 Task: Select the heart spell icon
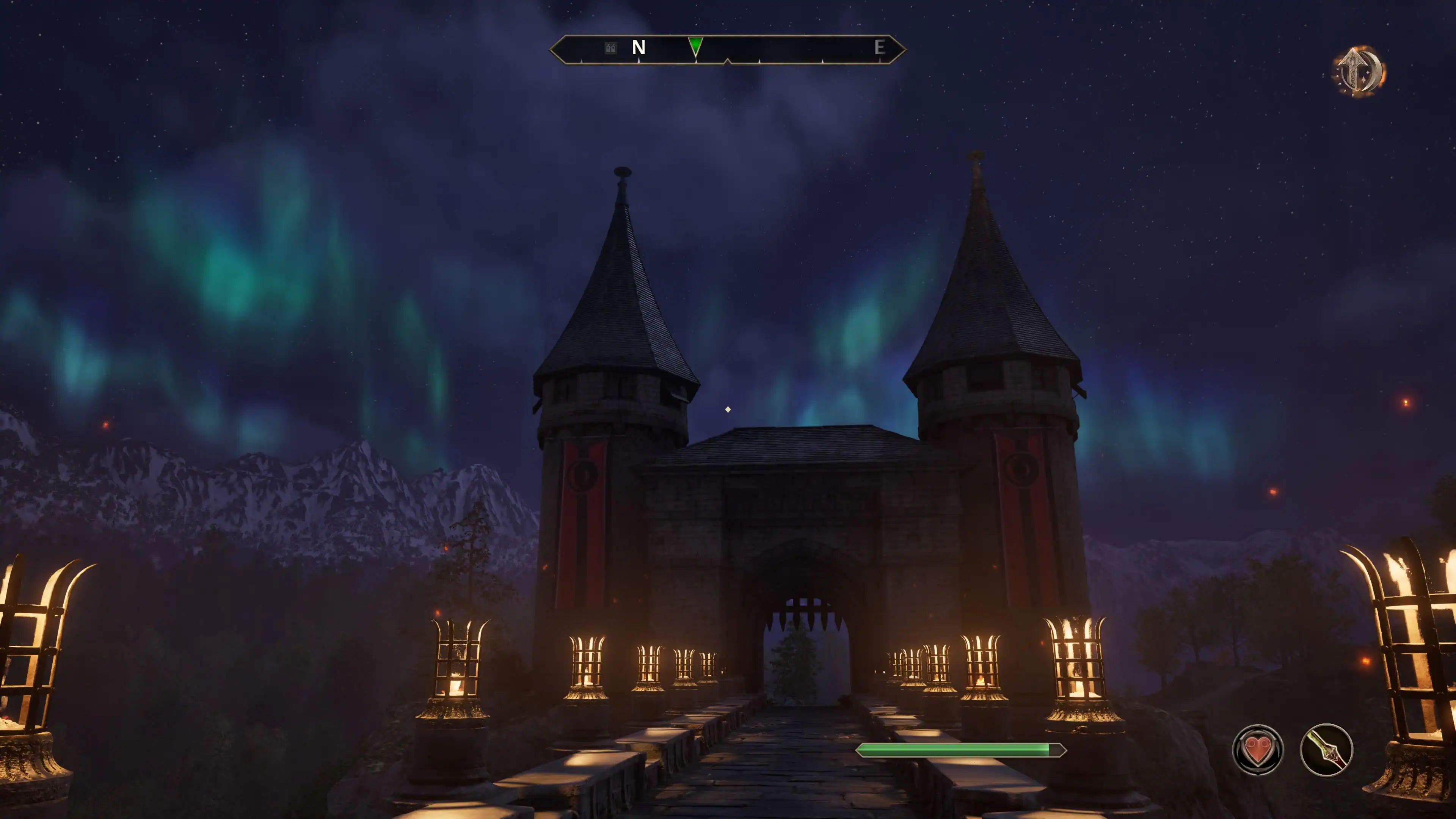point(1257,750)
